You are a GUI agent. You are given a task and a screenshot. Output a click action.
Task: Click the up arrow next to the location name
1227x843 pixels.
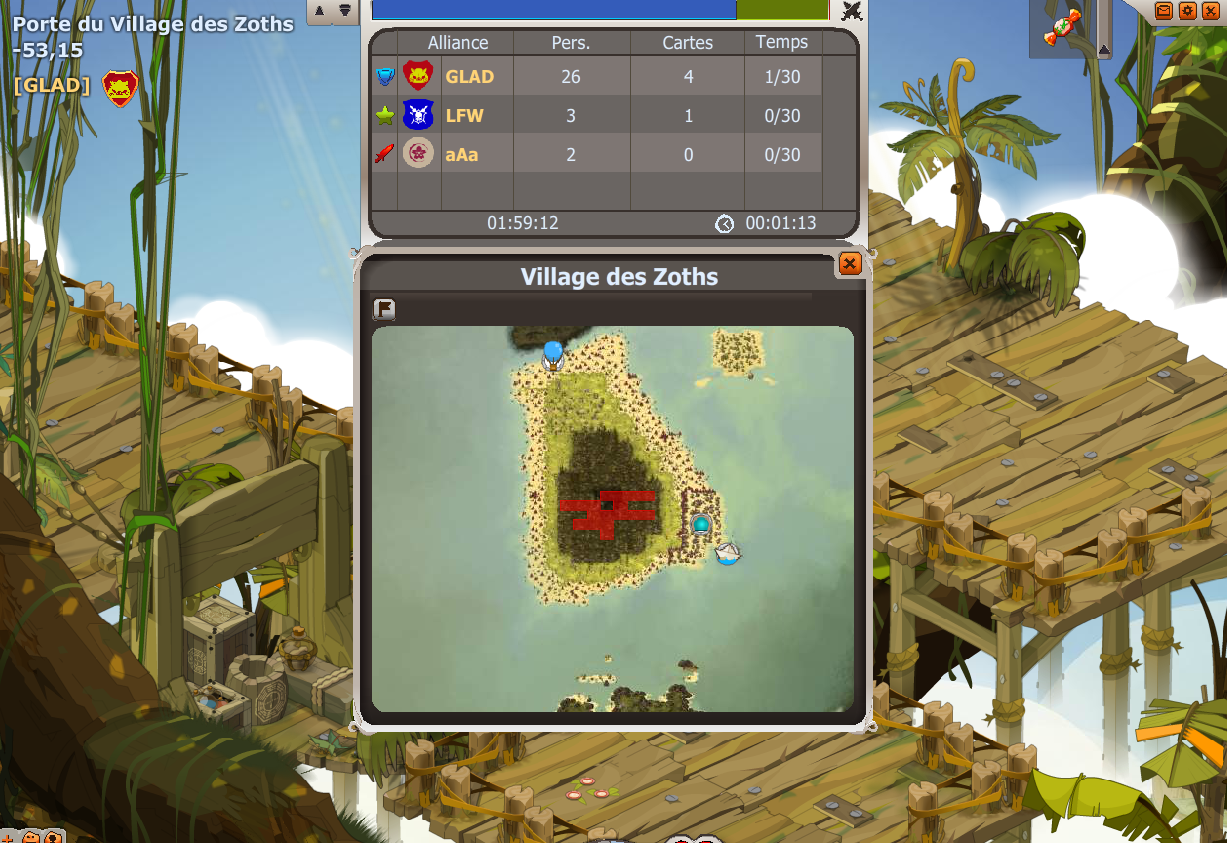pos(320,10)
